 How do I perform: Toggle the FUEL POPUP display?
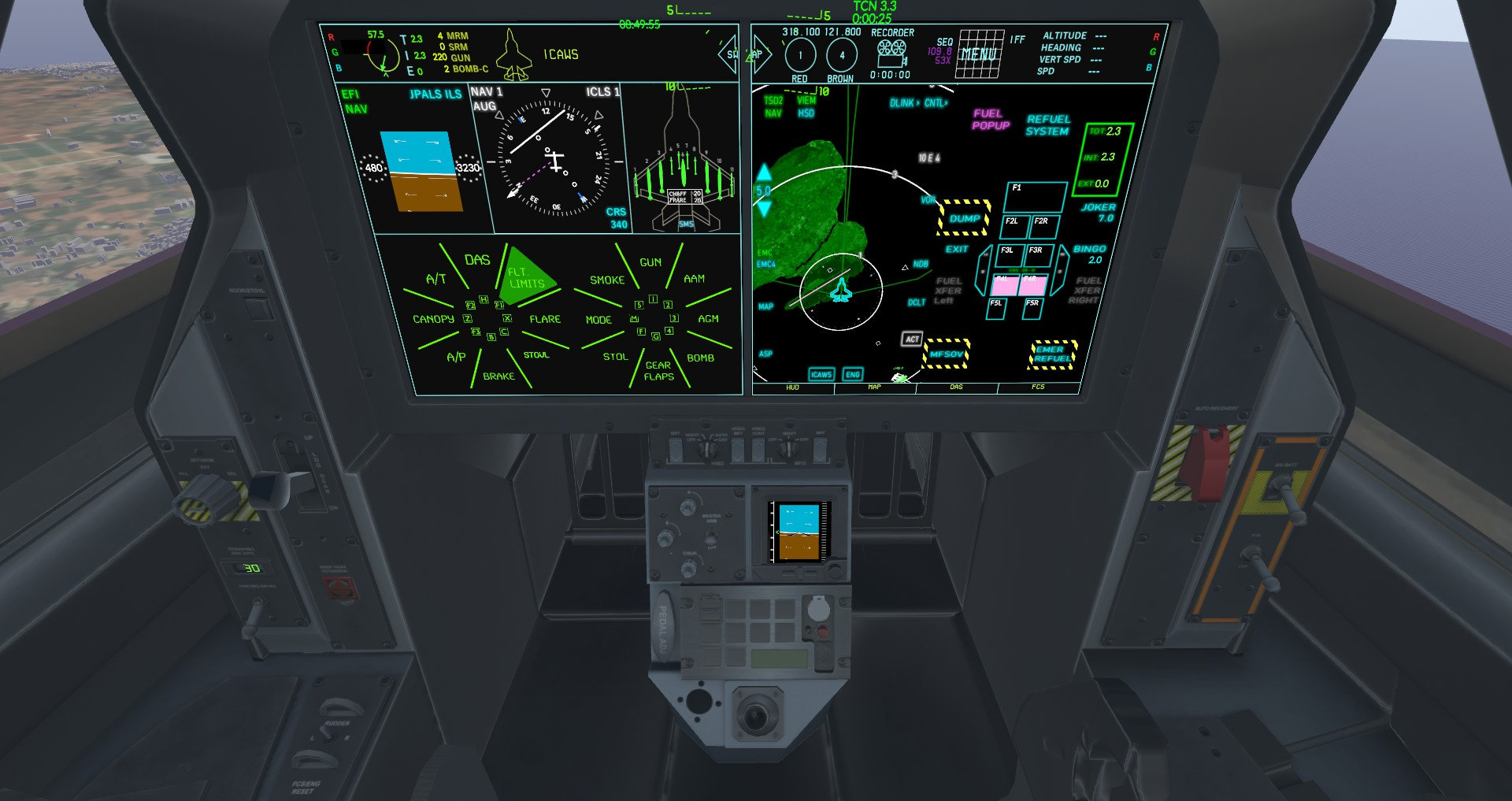[x=991, y=118]
